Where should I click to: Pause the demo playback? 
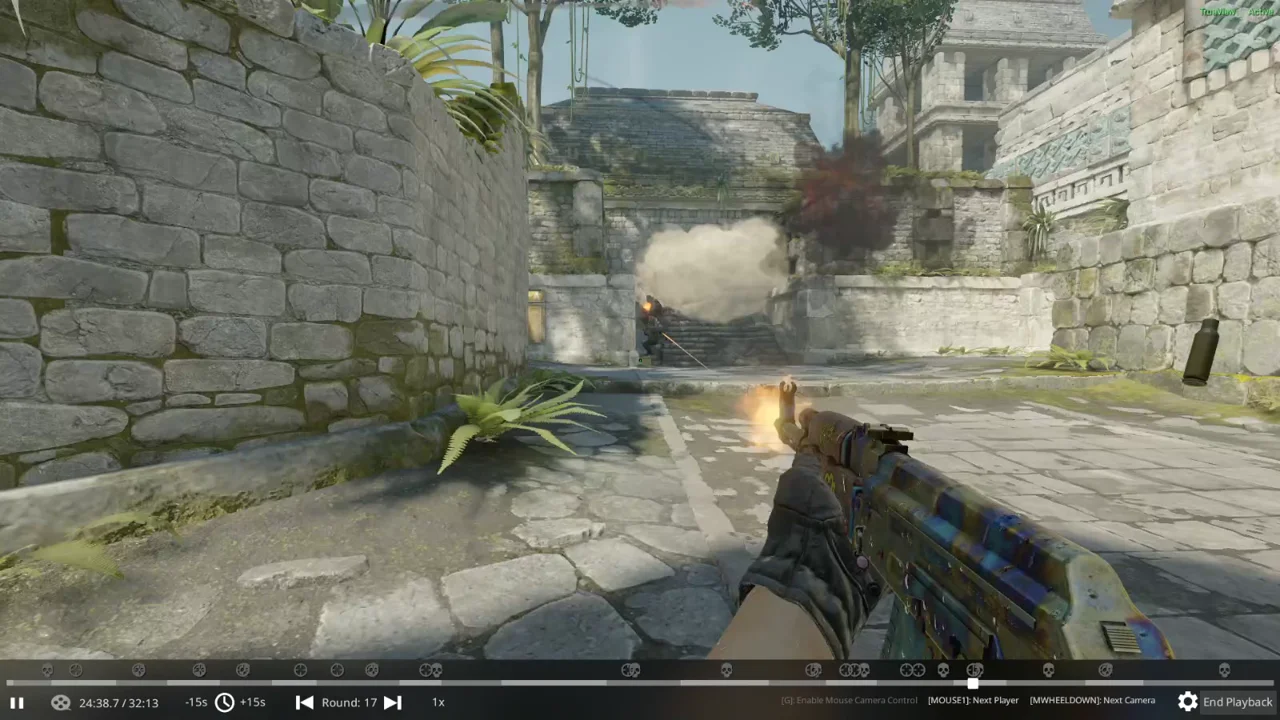pyautogui.click(x=17, y=702)
